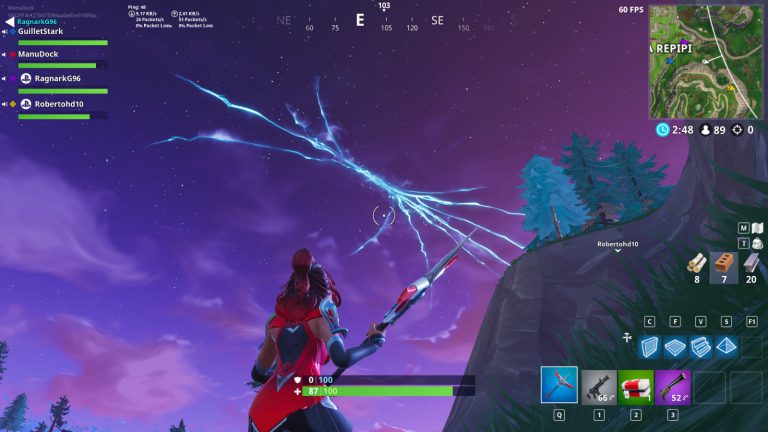Choose the pyramid roof building piece

click(726, 346)
